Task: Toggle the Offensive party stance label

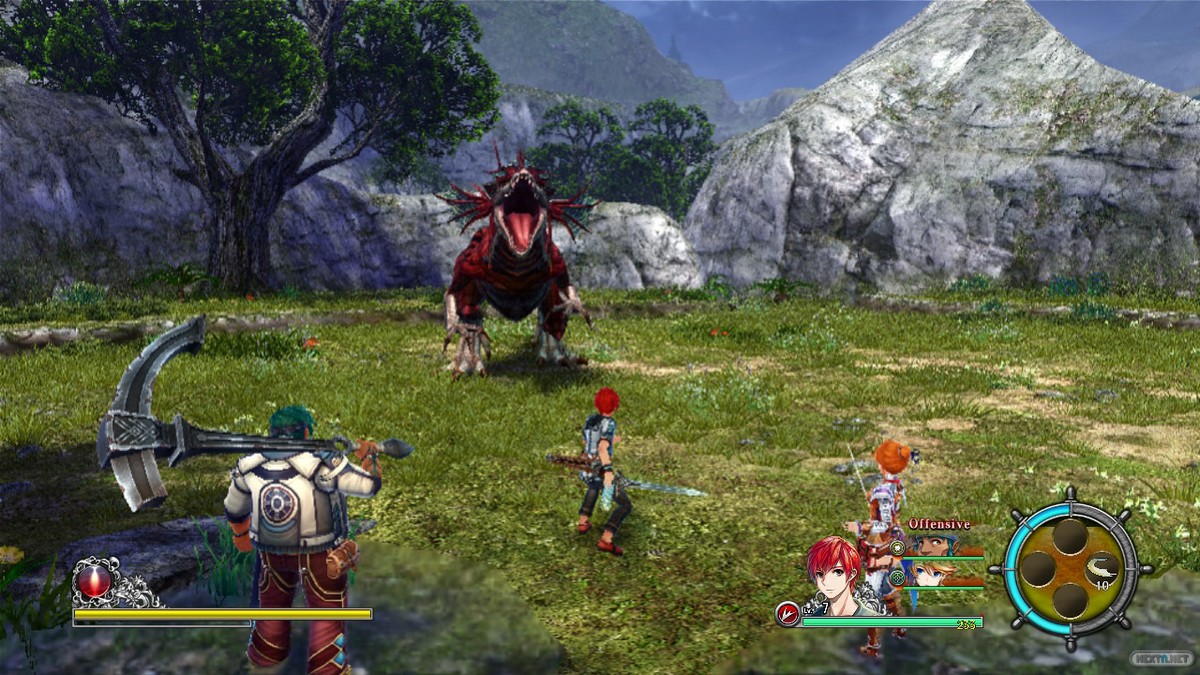Action: (938, 524)
